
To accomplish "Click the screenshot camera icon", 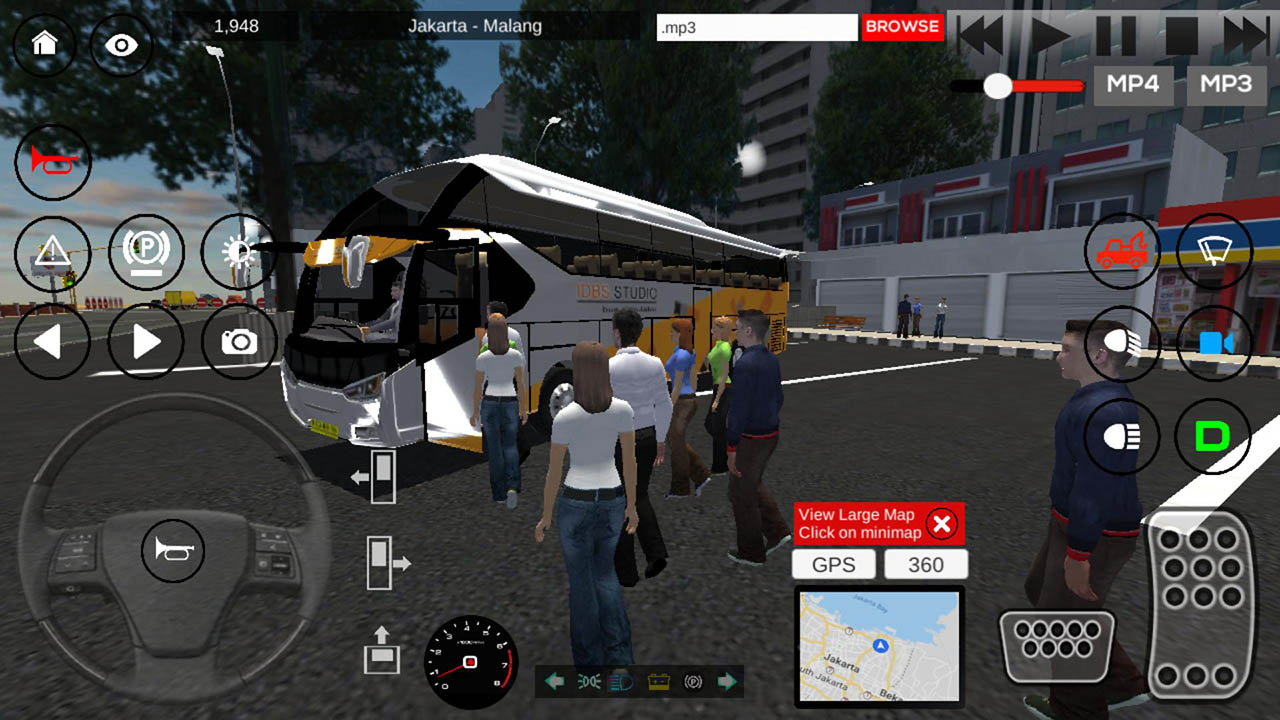I will [x=238, y=343].
